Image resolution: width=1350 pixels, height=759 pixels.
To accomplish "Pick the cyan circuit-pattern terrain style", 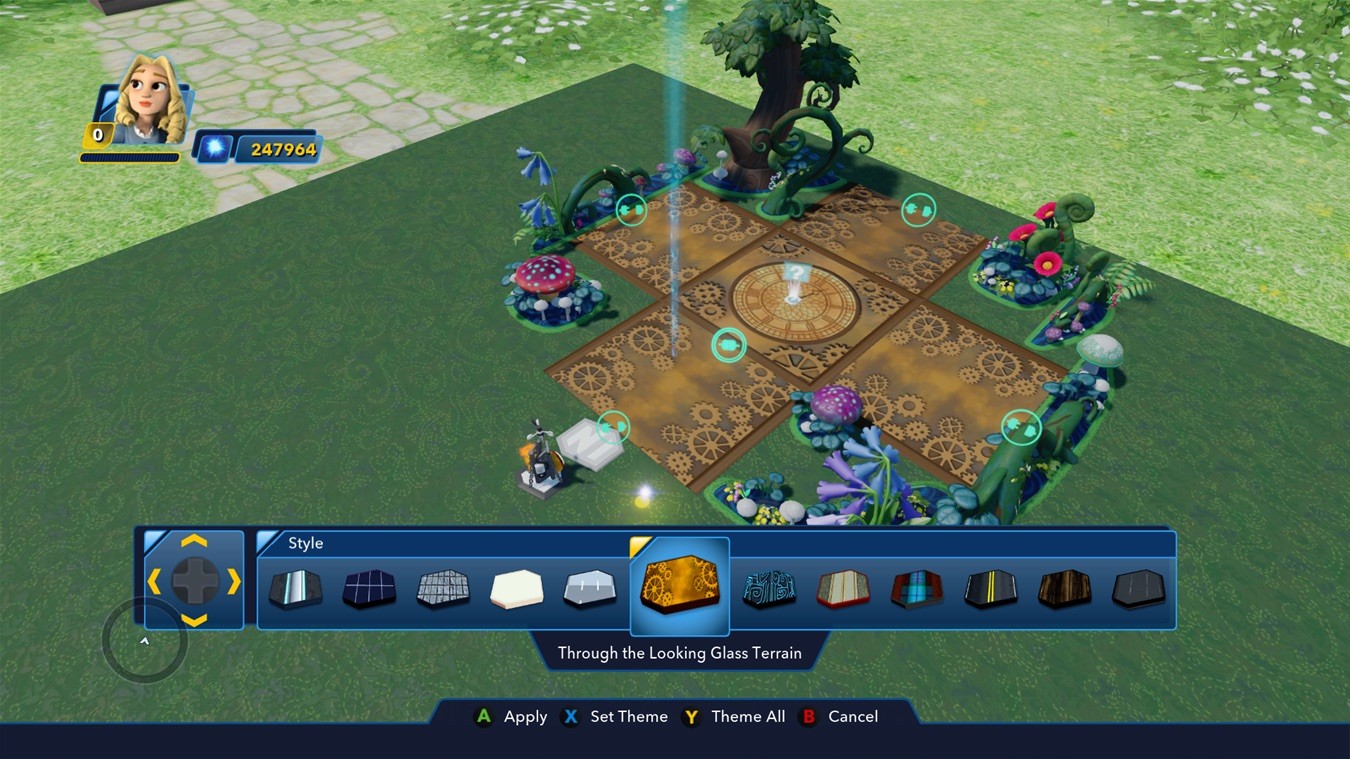I will click(769, 589).
